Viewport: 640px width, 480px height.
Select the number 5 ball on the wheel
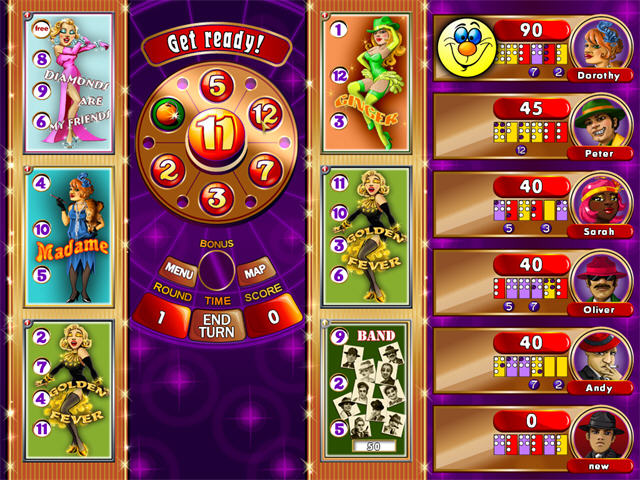point(217,85)
